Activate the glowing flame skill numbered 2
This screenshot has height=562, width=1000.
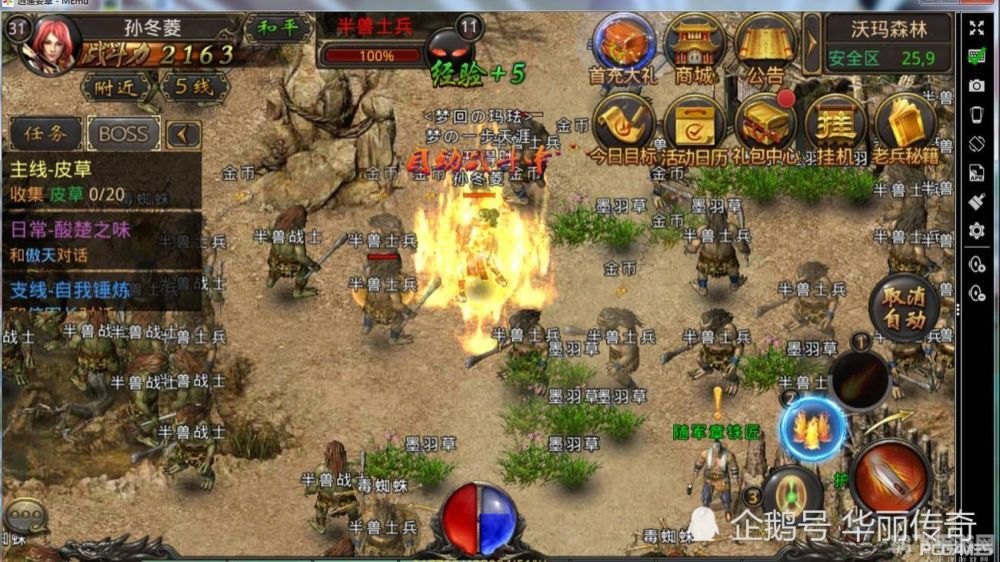[x=812, y=428]
